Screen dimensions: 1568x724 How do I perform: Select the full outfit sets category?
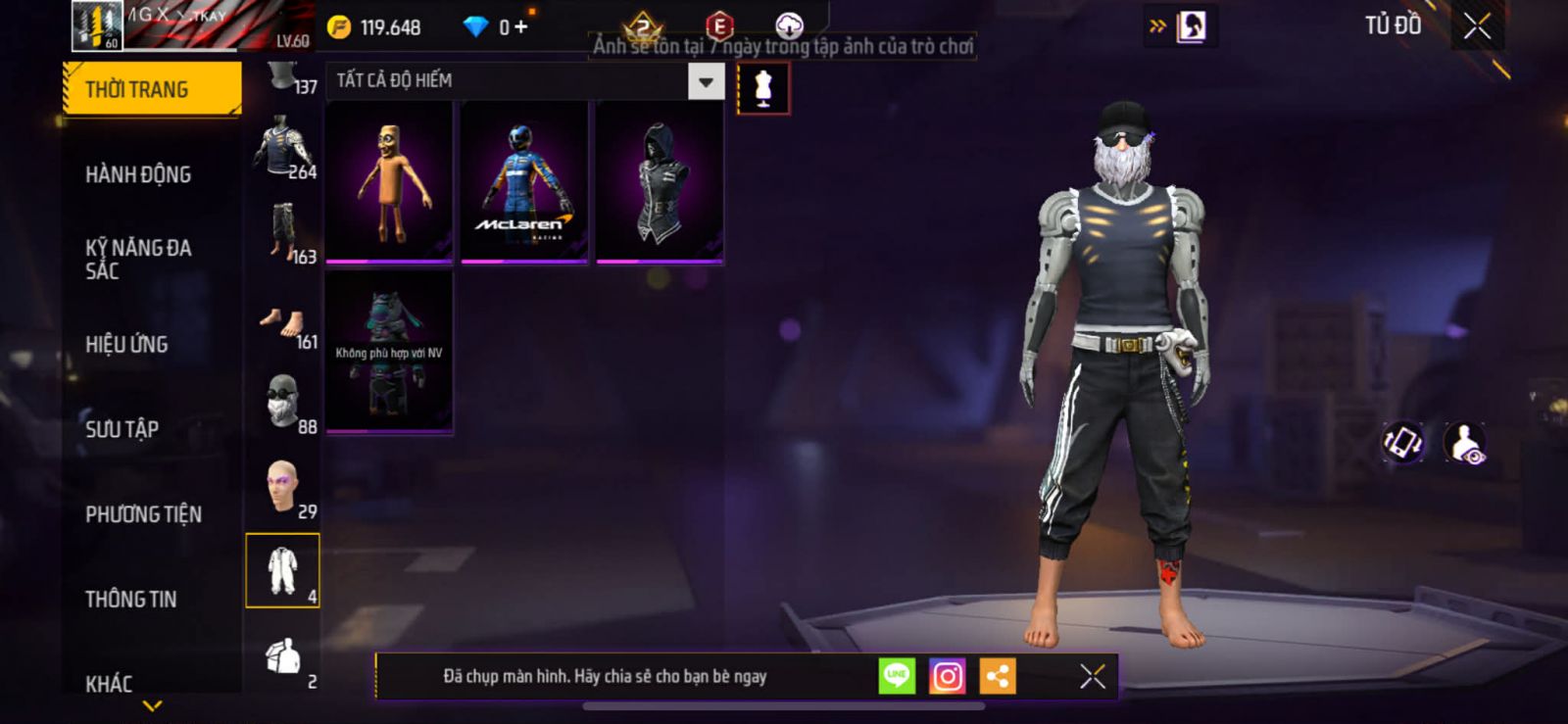click(x=282, y=571)
